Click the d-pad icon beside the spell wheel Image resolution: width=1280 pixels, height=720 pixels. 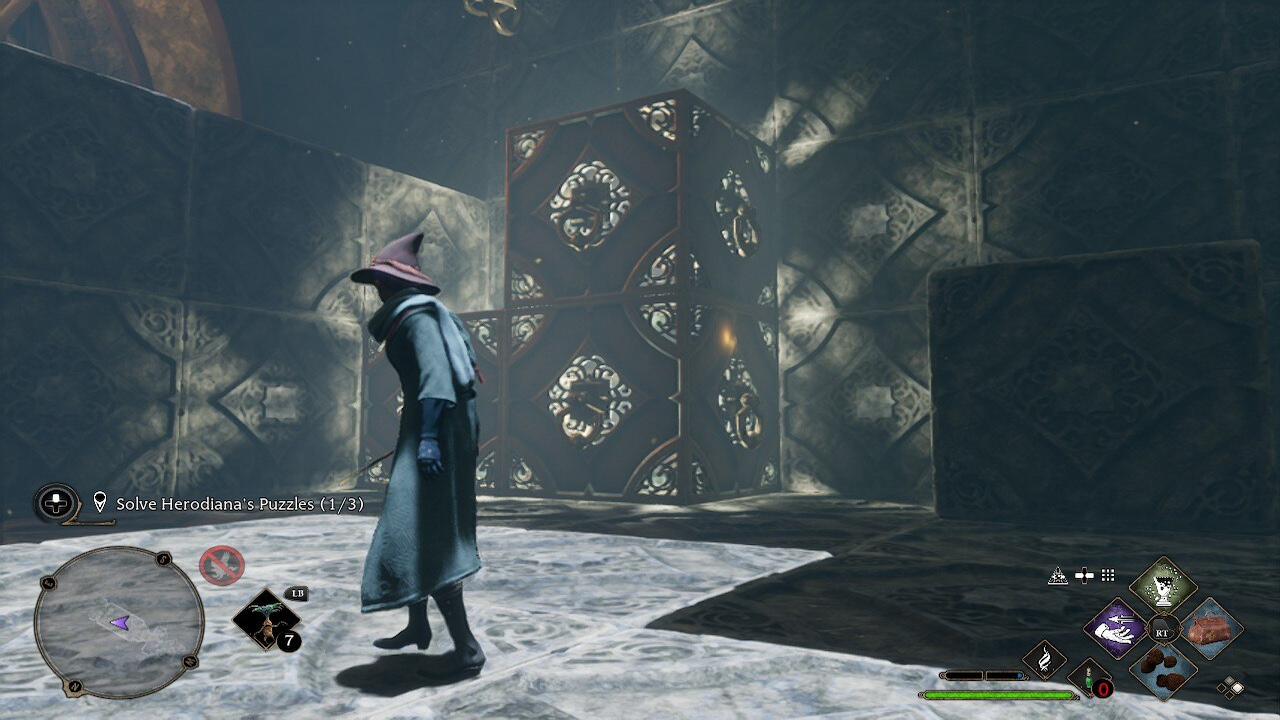click(1083, 574)
